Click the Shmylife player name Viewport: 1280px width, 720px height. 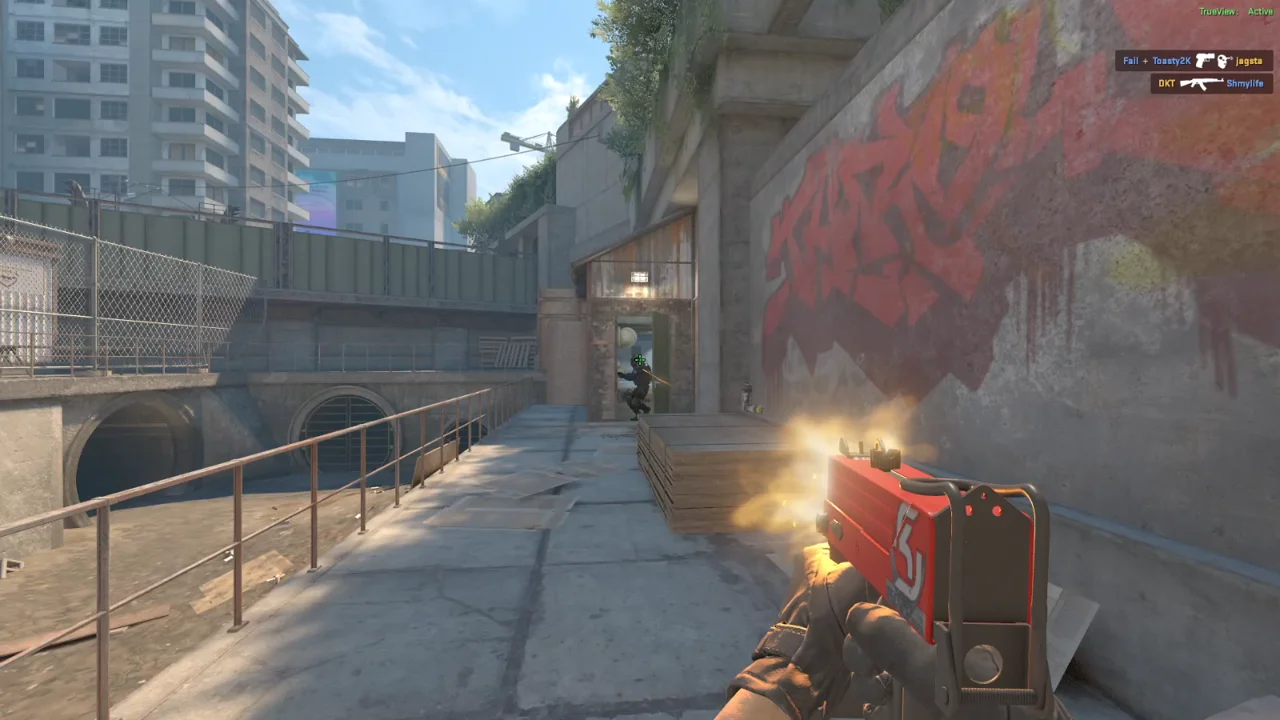[1247, 83]
